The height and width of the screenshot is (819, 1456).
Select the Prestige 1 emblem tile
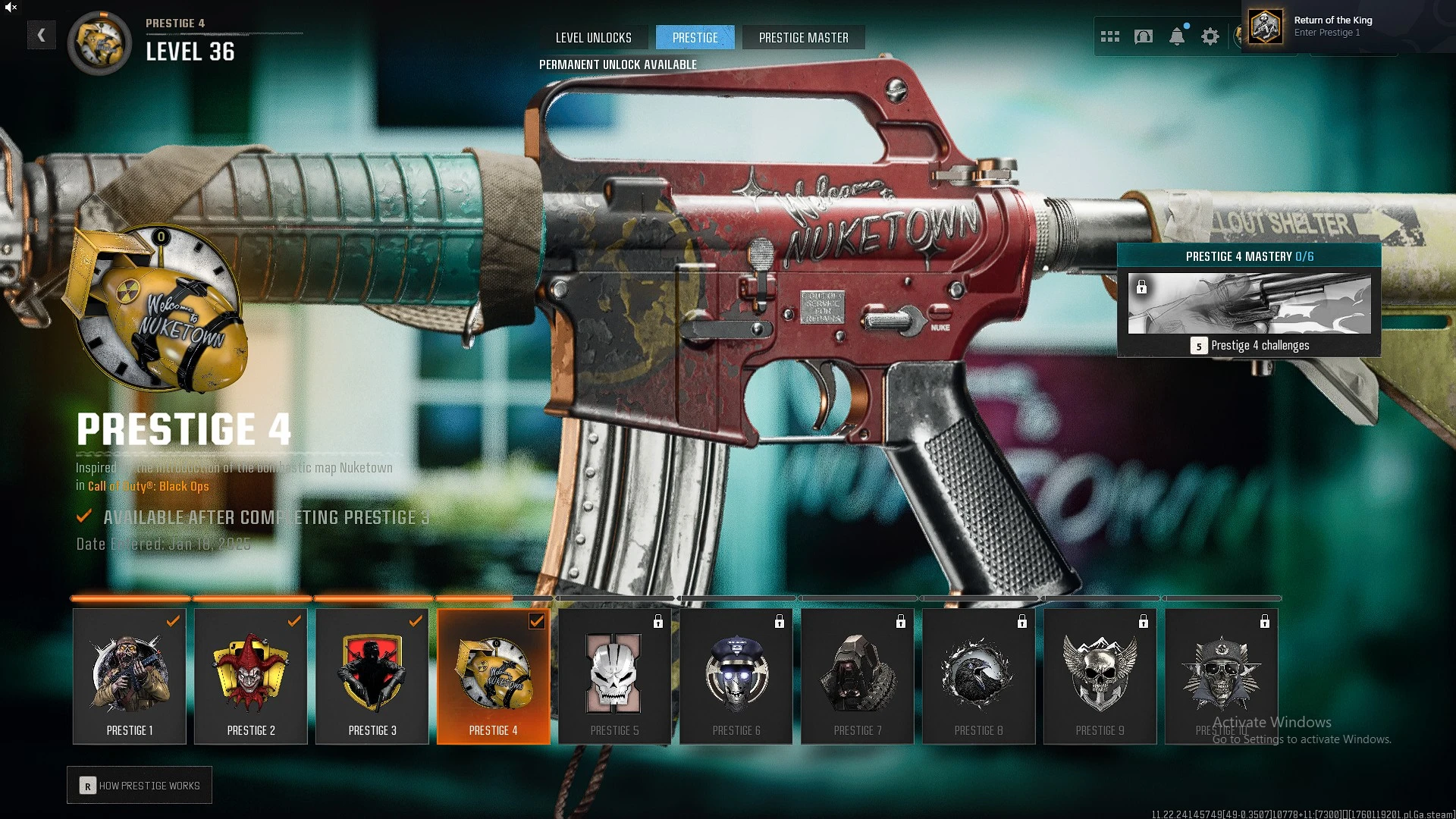pyautogui.click(x=130, y=676)
